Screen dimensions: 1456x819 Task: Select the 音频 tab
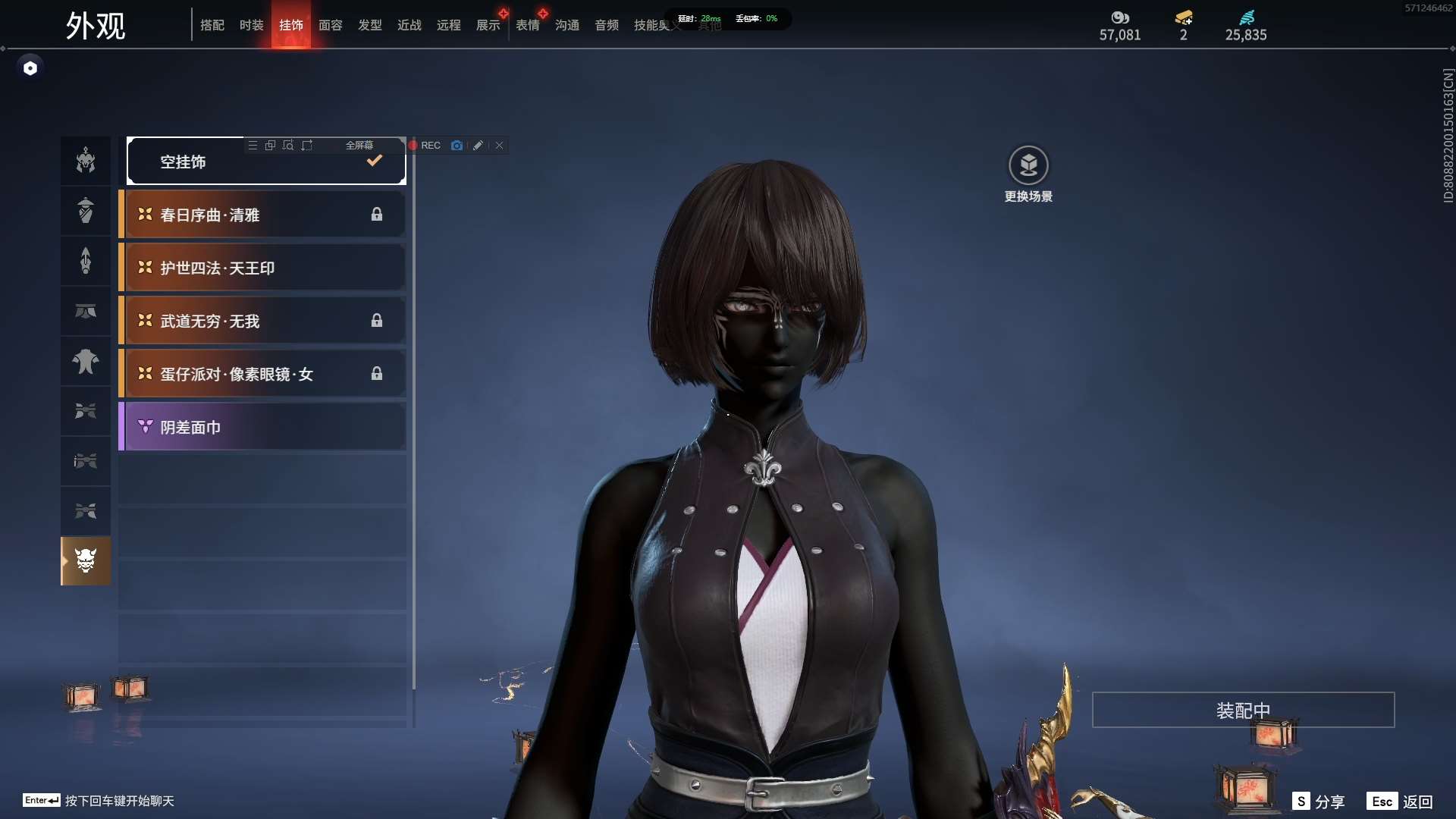(606, 25)
